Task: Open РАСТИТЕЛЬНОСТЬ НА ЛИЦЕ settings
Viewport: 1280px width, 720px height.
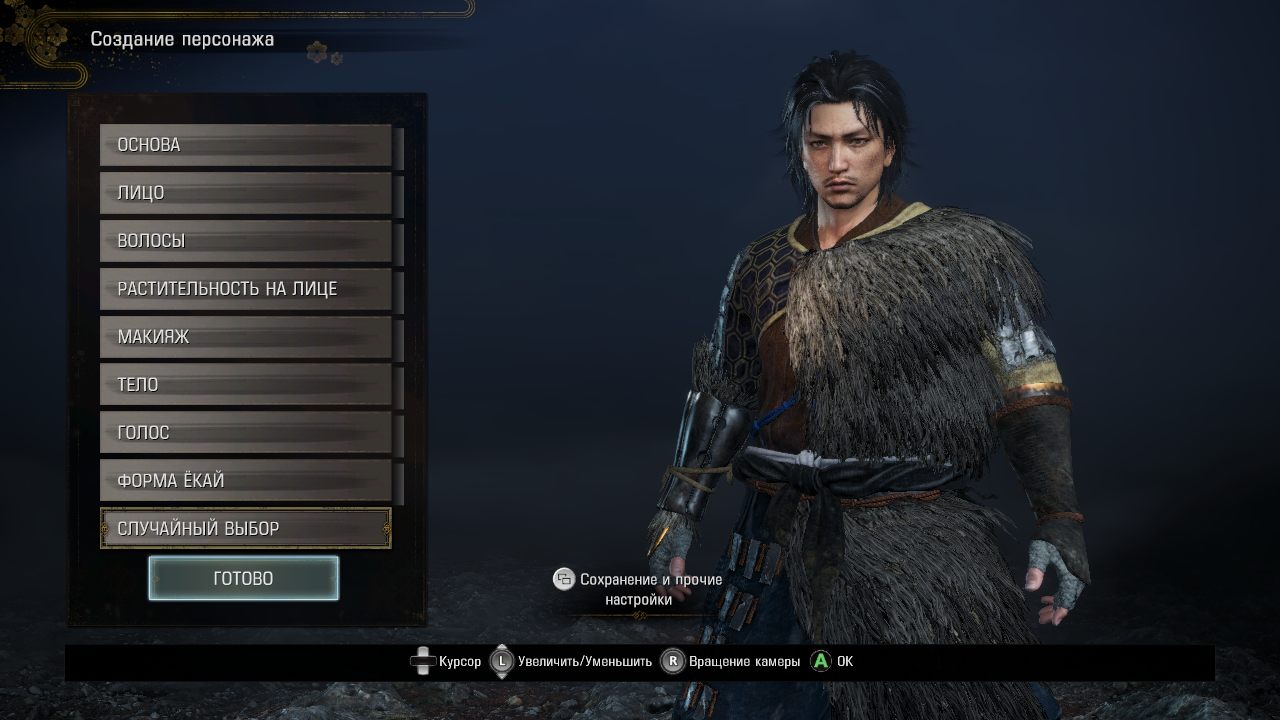Action: 245,289
